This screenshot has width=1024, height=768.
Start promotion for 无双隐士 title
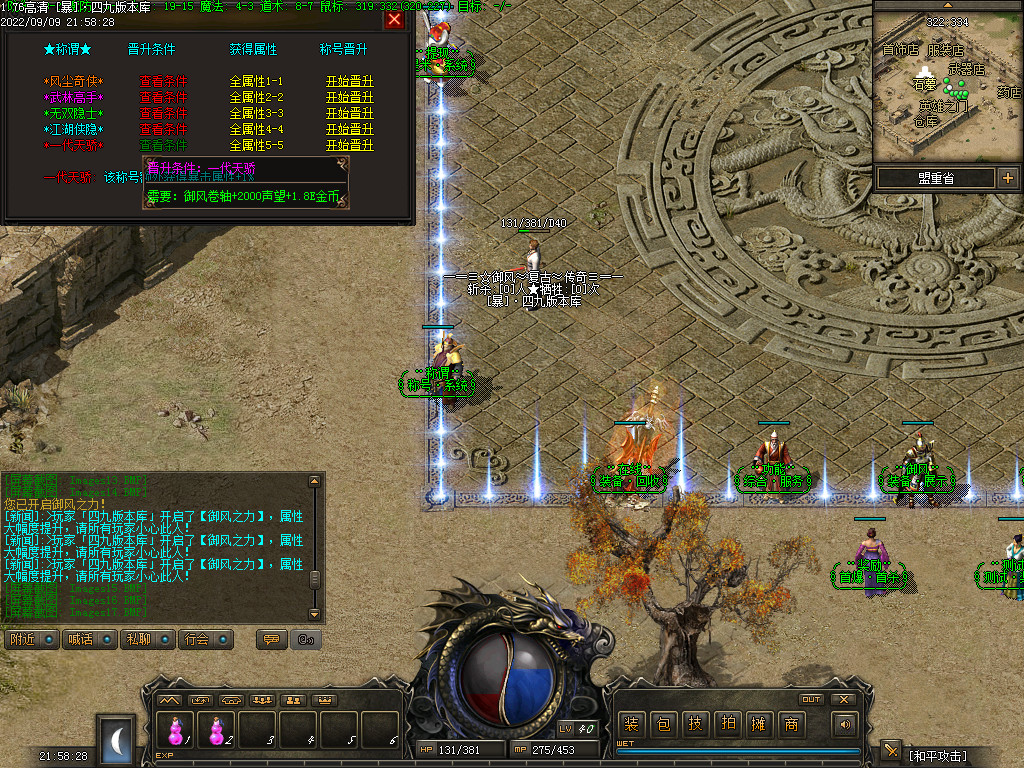[349, 114]
